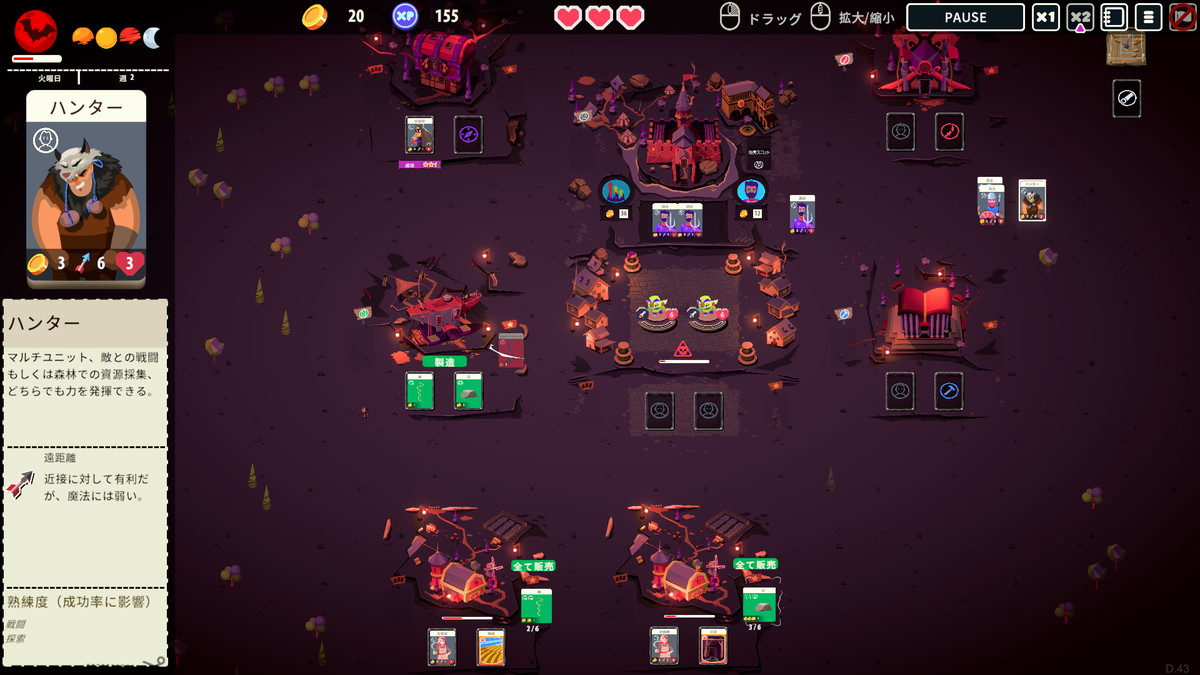
Task: Select the mine entrance card
Action: [713, 646]
